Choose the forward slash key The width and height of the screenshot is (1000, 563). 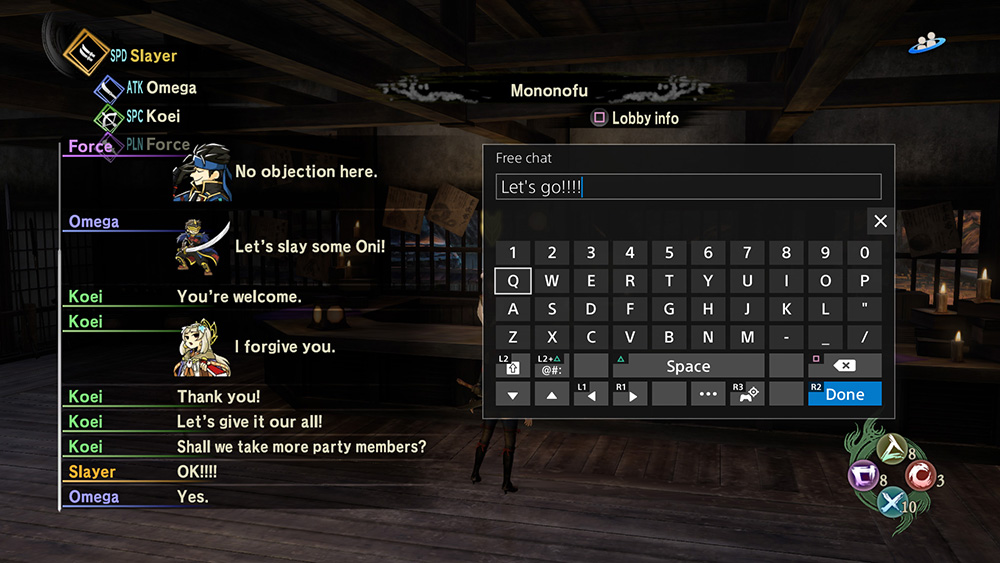tap(864, 337)
